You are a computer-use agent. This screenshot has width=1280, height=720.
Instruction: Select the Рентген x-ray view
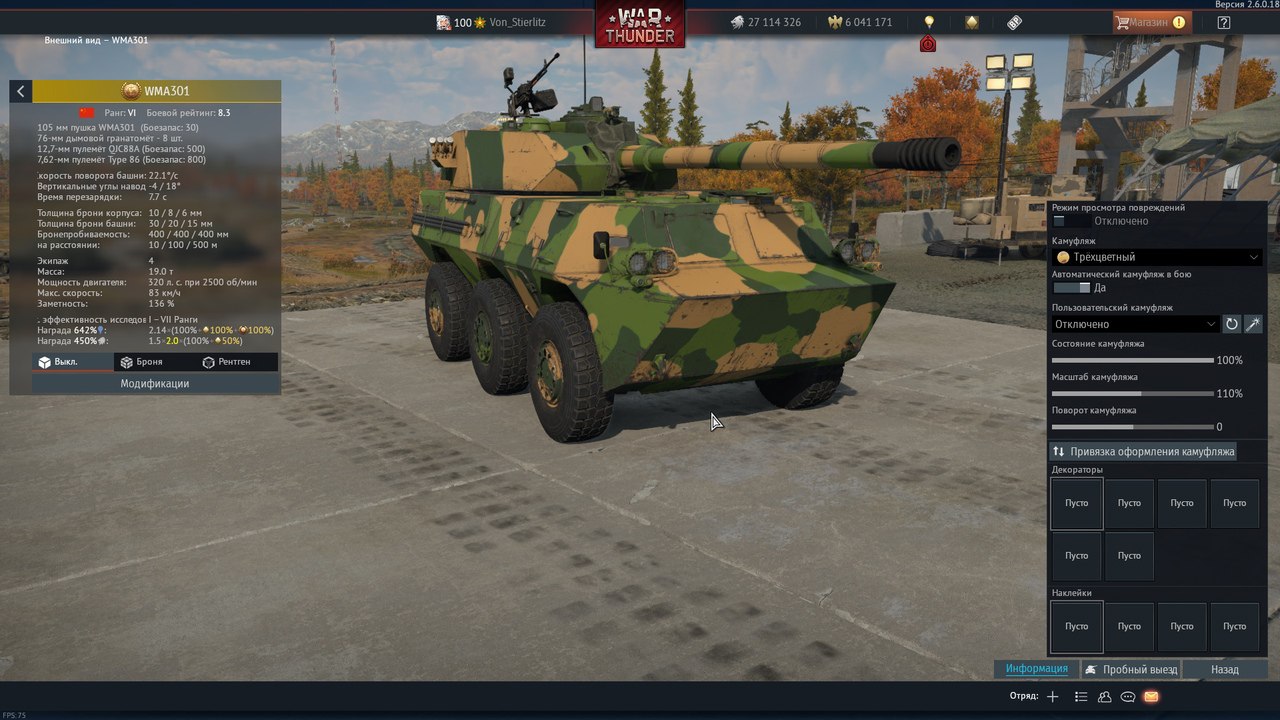click(x=226, y=362)
